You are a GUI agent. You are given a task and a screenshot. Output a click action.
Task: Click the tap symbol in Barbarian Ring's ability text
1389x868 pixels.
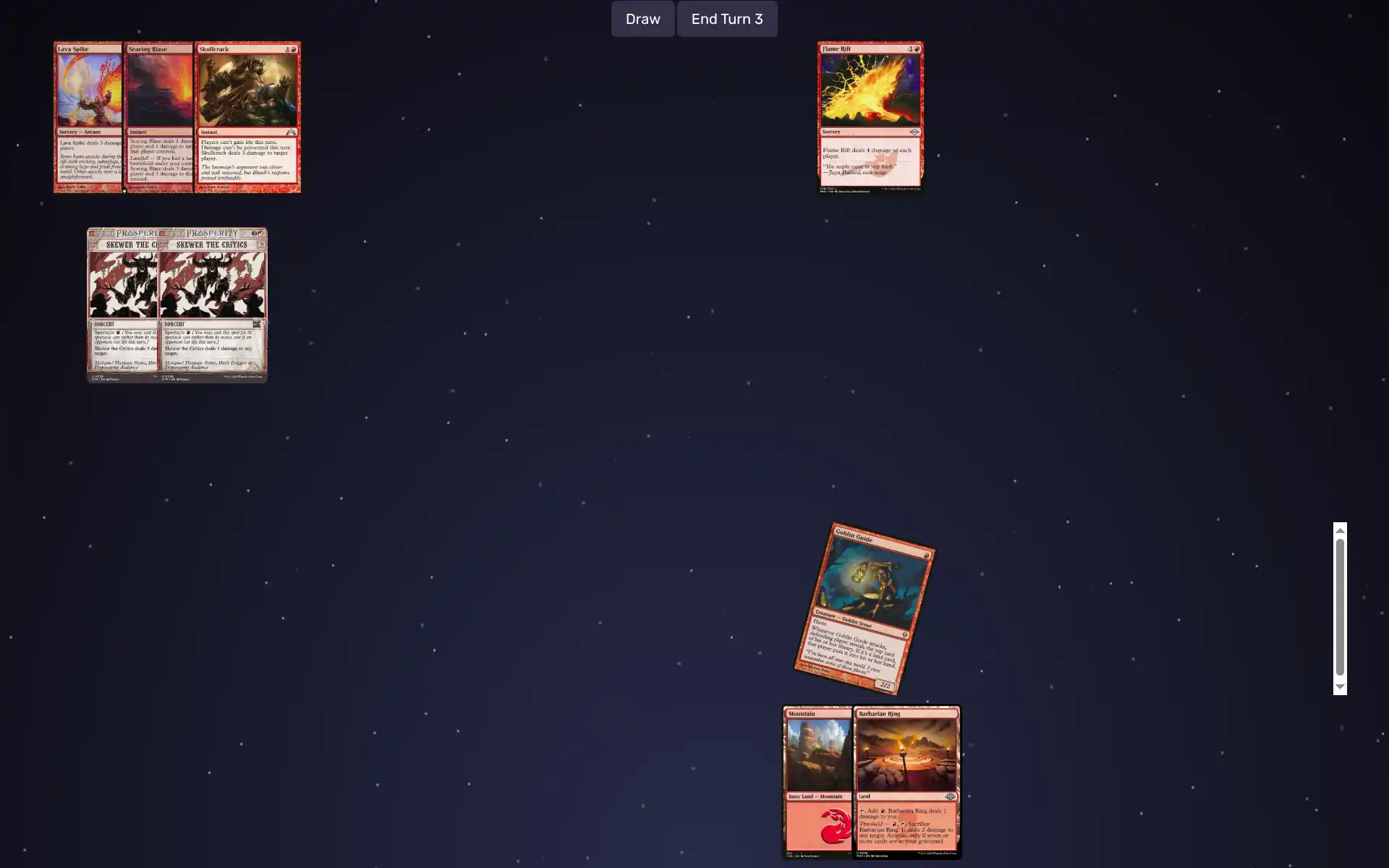coord(862,812)
